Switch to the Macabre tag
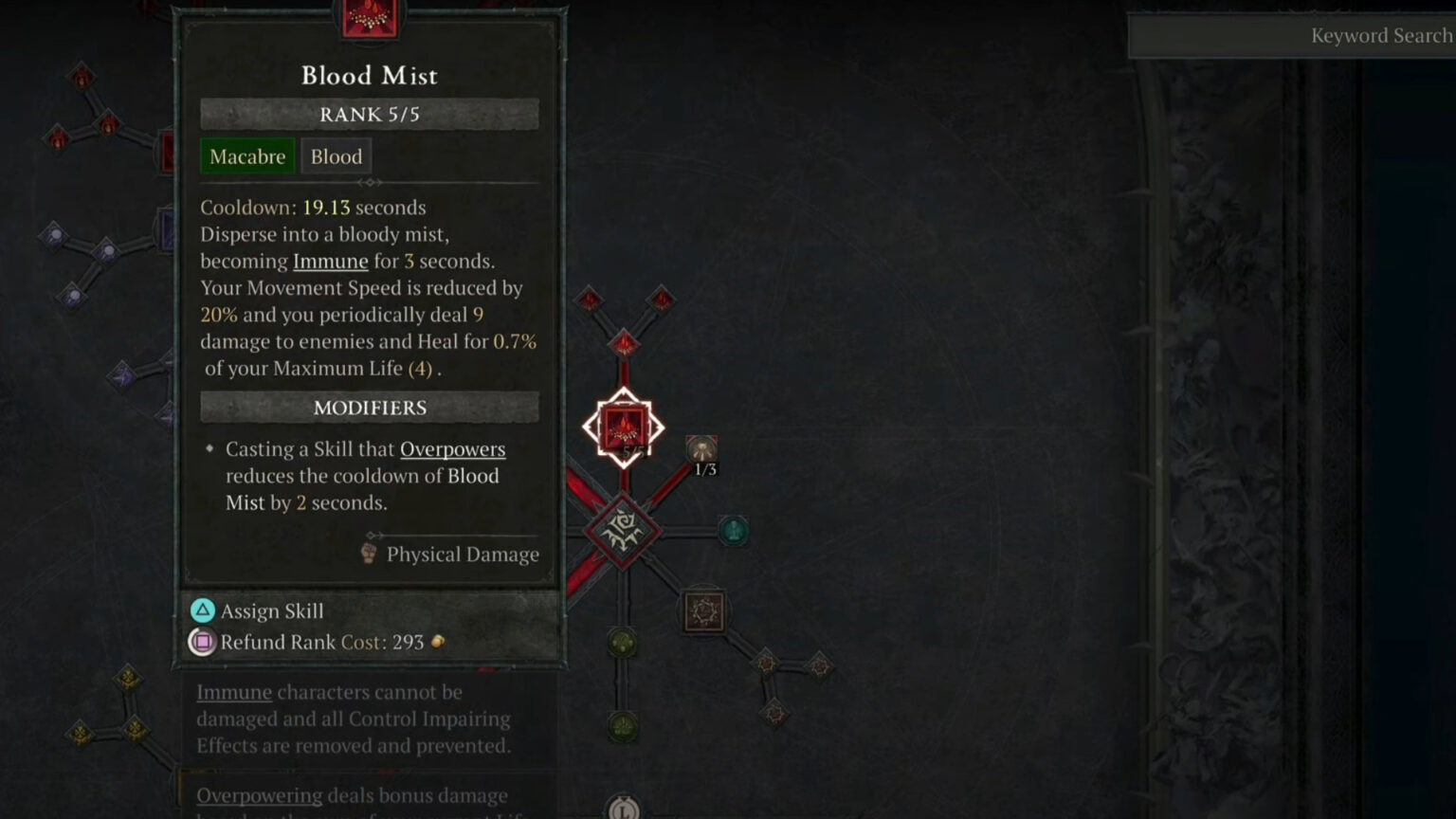This screenshot has height=819, width=1456. 246,155
